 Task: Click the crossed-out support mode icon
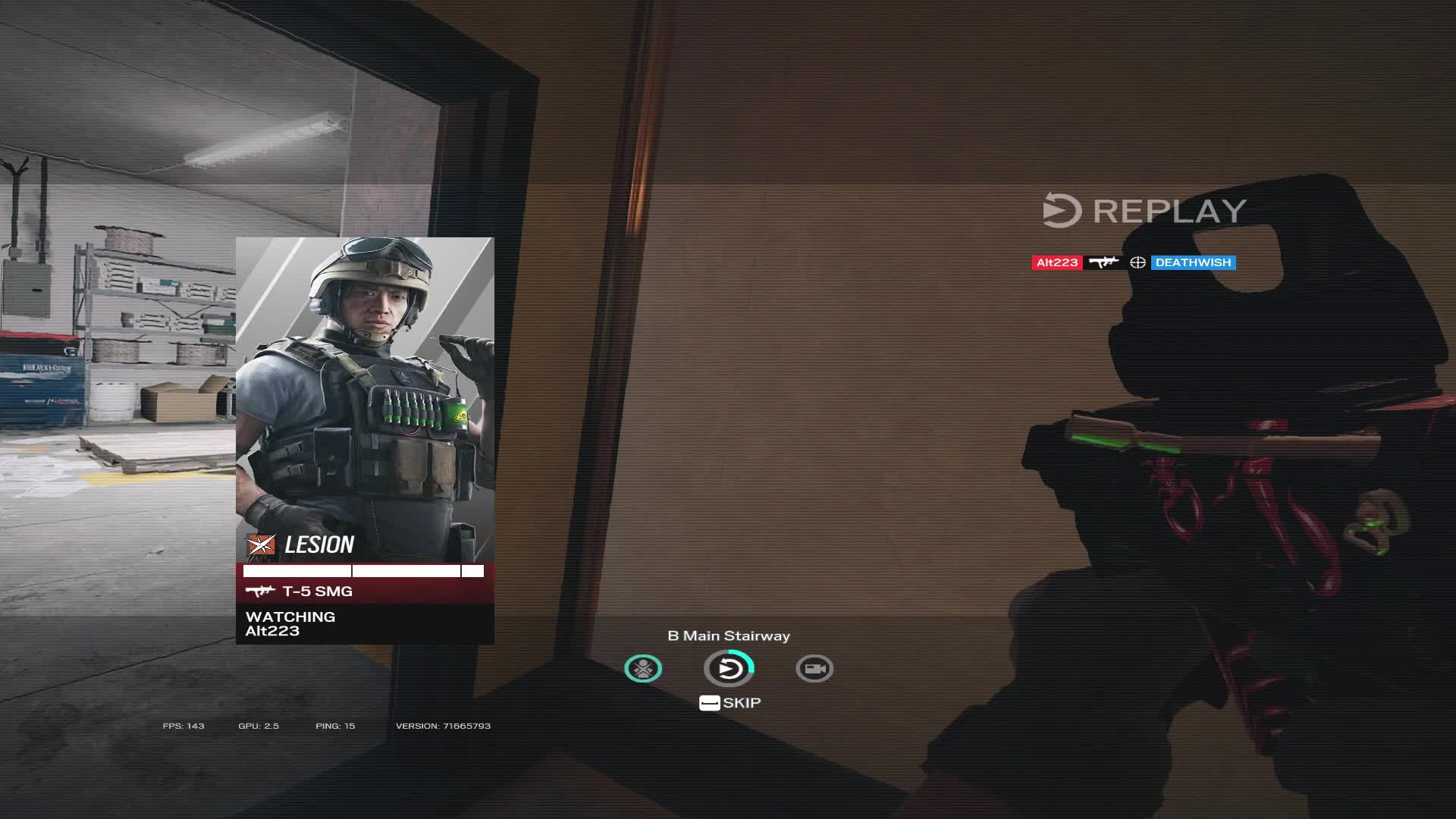(x=642, y=668)
